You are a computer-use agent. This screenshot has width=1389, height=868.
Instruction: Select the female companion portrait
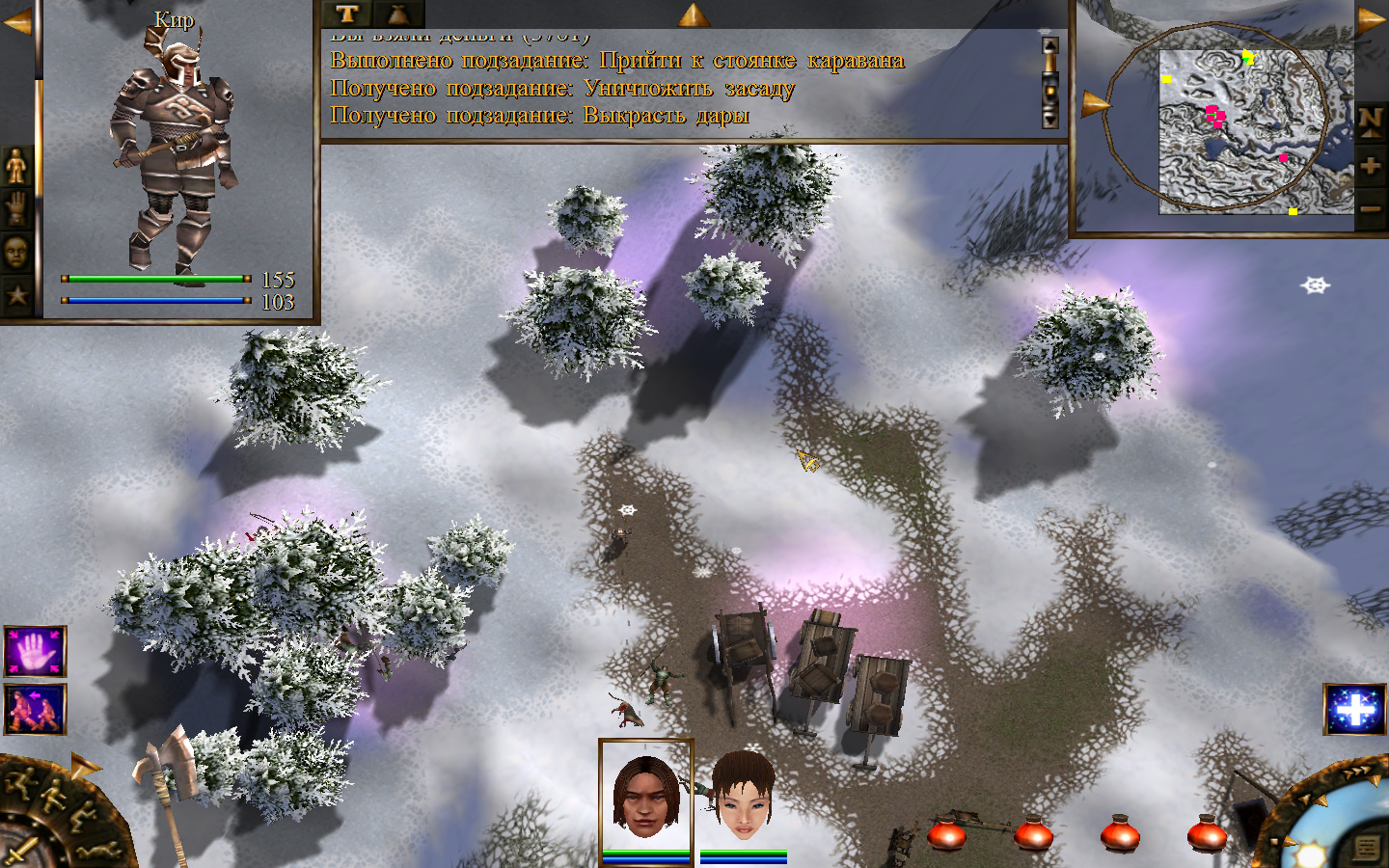[x=743, y=797]
